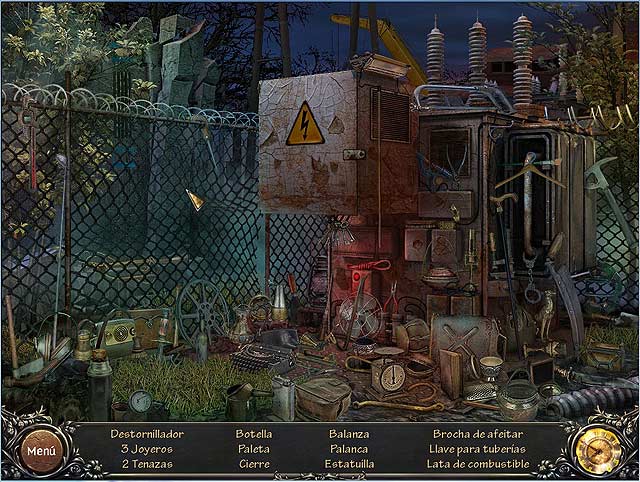Click the Palanca list entry
Screen dimensions: 640x482
(348, 449)
